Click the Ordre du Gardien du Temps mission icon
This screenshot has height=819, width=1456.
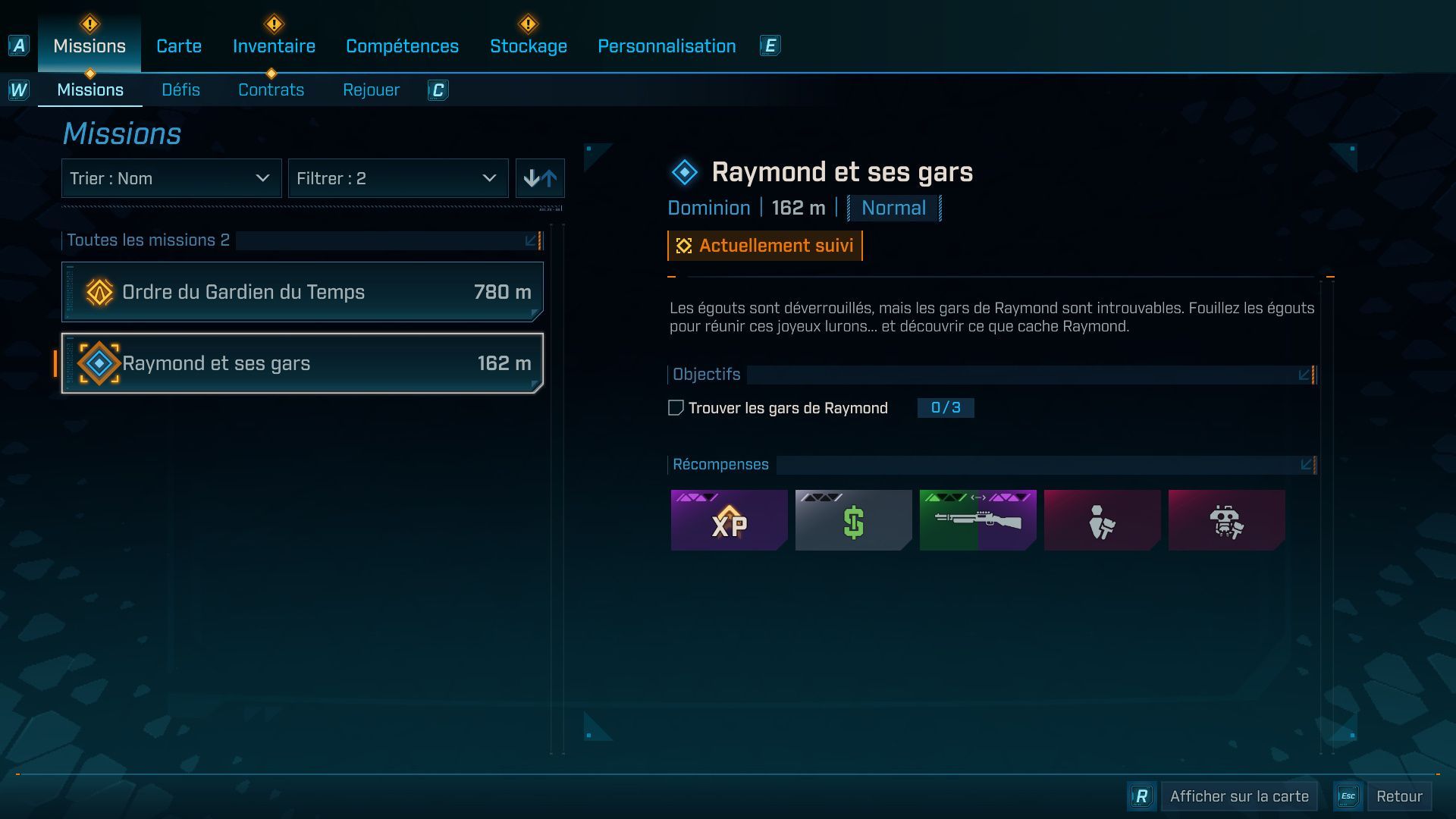coord(99,291)
